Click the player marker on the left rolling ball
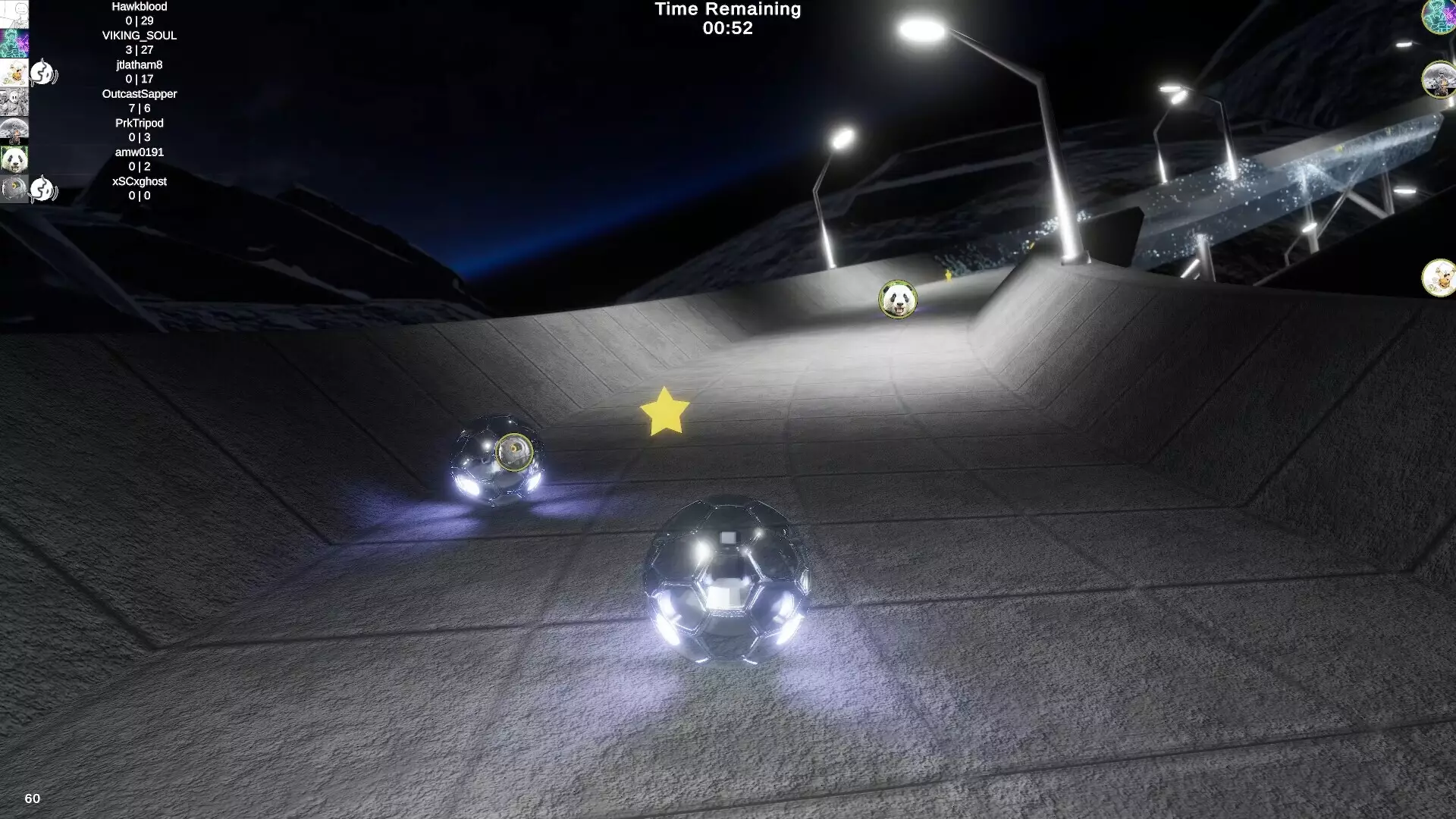1456x819 pixels. coord(516,450)
